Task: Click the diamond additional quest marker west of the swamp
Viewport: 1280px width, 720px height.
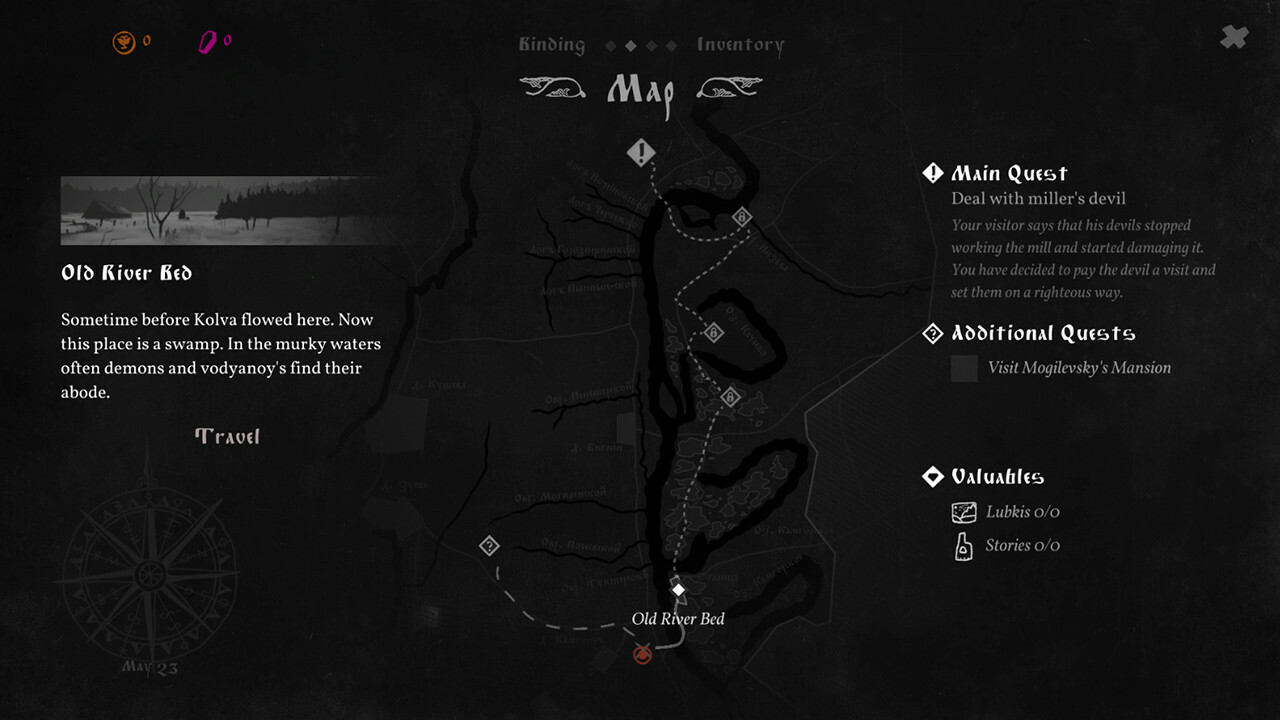Action: tap(490, 545)
